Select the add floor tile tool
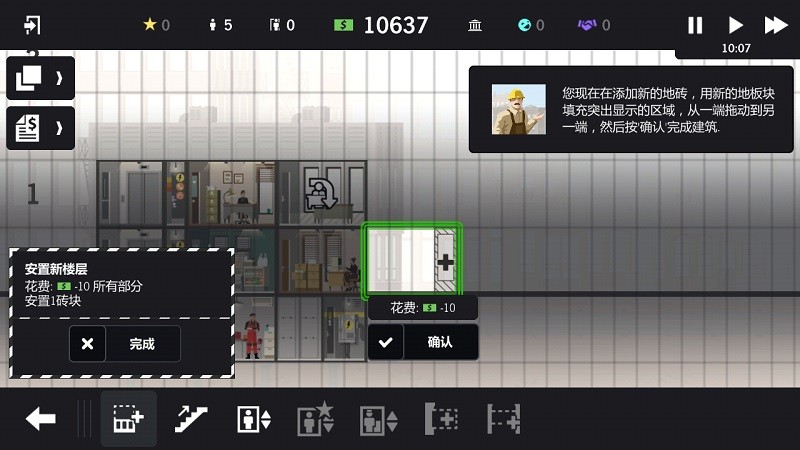 tap(128, 419)
